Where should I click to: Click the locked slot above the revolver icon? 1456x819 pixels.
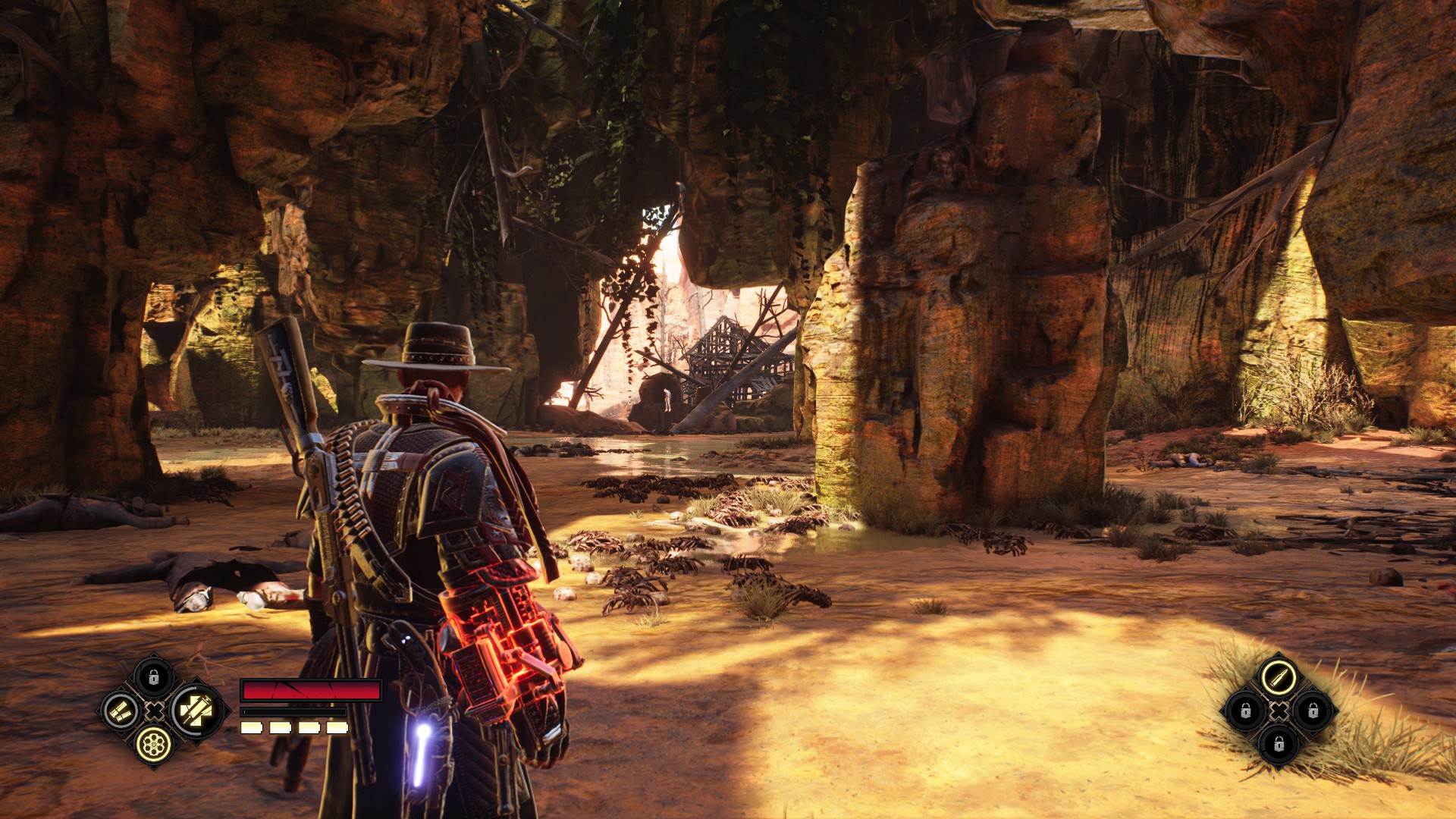[x=154, y=676]
